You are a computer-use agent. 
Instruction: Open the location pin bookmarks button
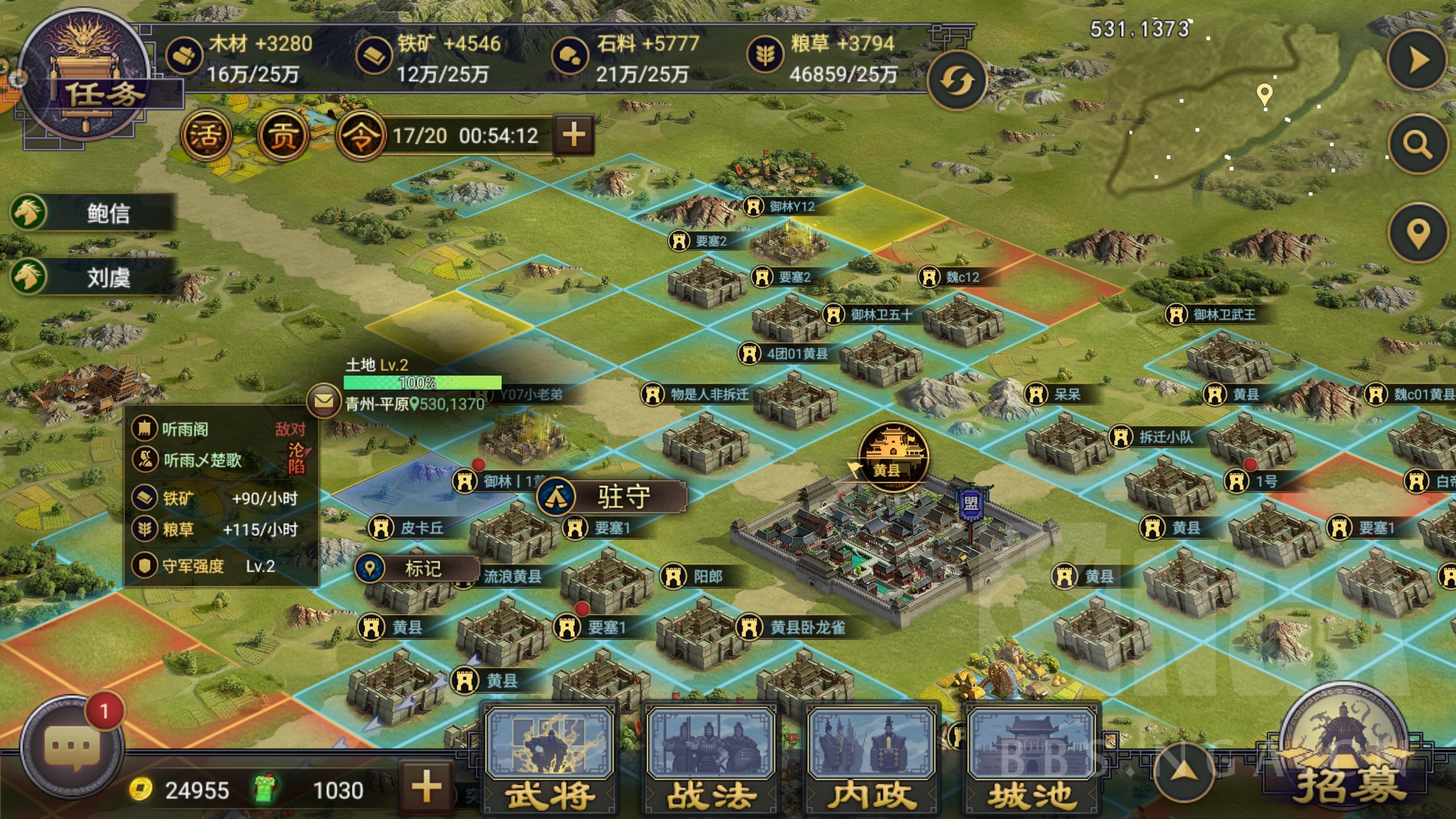coord(1417,233)
